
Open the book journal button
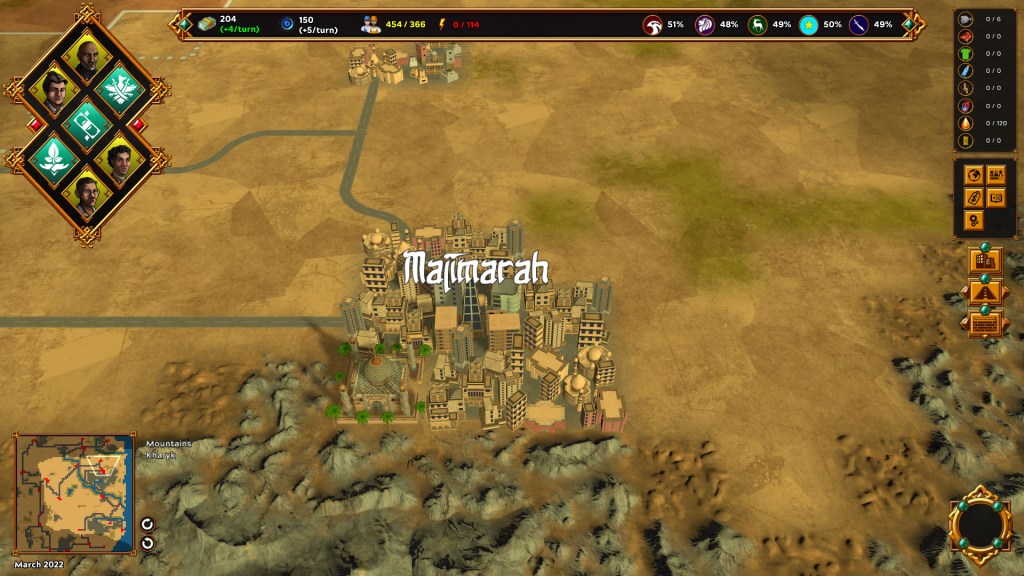coord(996,198)
